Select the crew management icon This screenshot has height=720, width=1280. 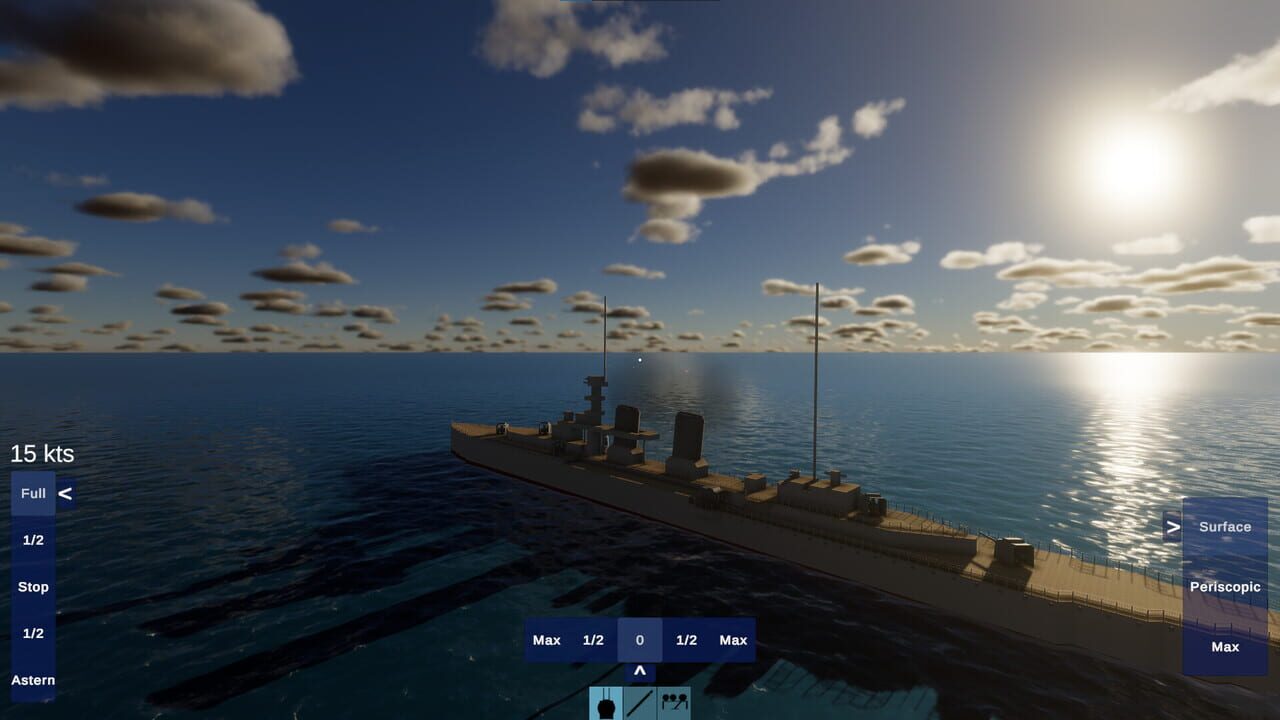(x=674, y=704)
